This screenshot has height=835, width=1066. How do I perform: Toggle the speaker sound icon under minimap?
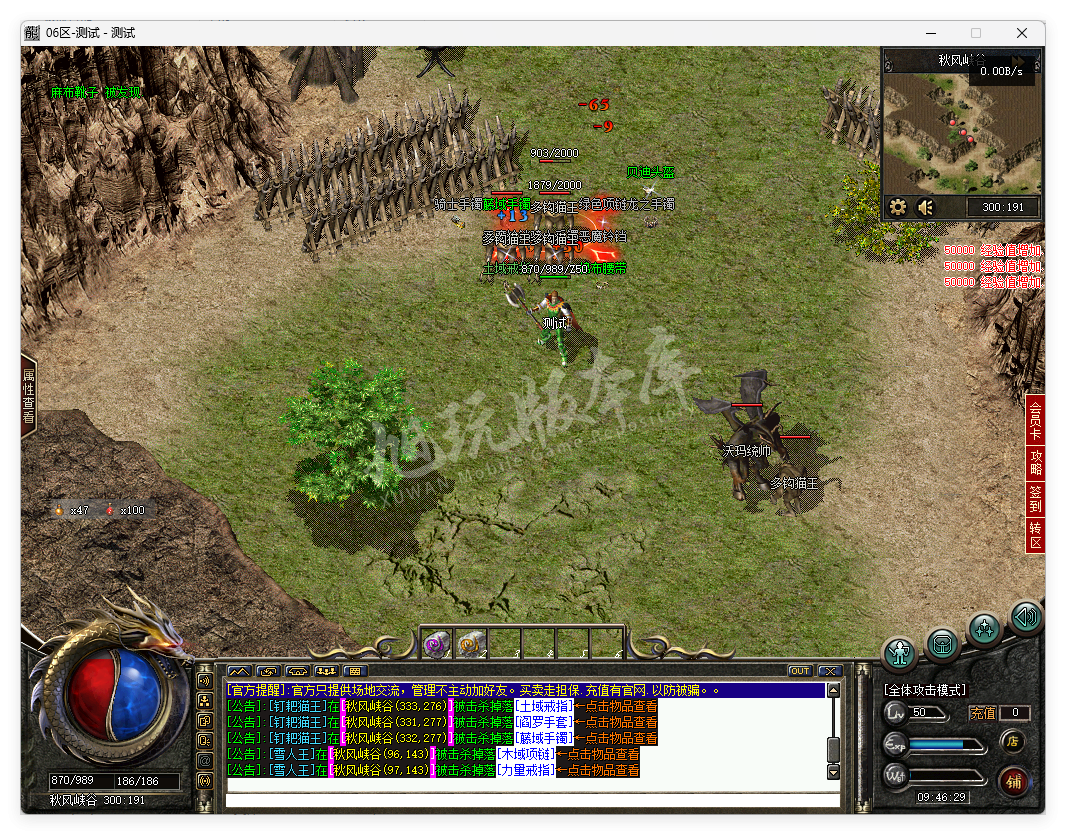pos(926,207)
